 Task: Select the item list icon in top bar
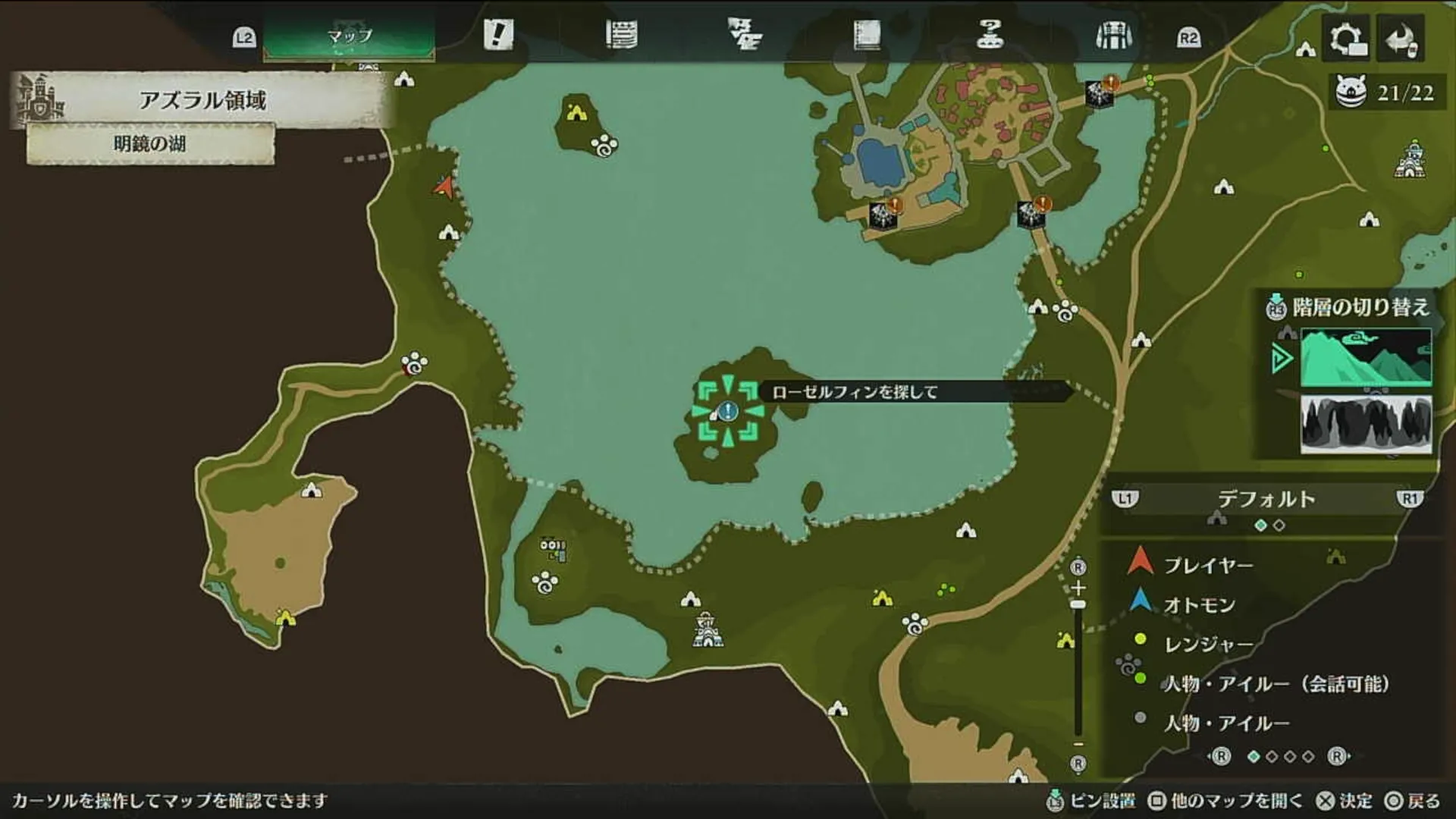(x=623, y=34)
